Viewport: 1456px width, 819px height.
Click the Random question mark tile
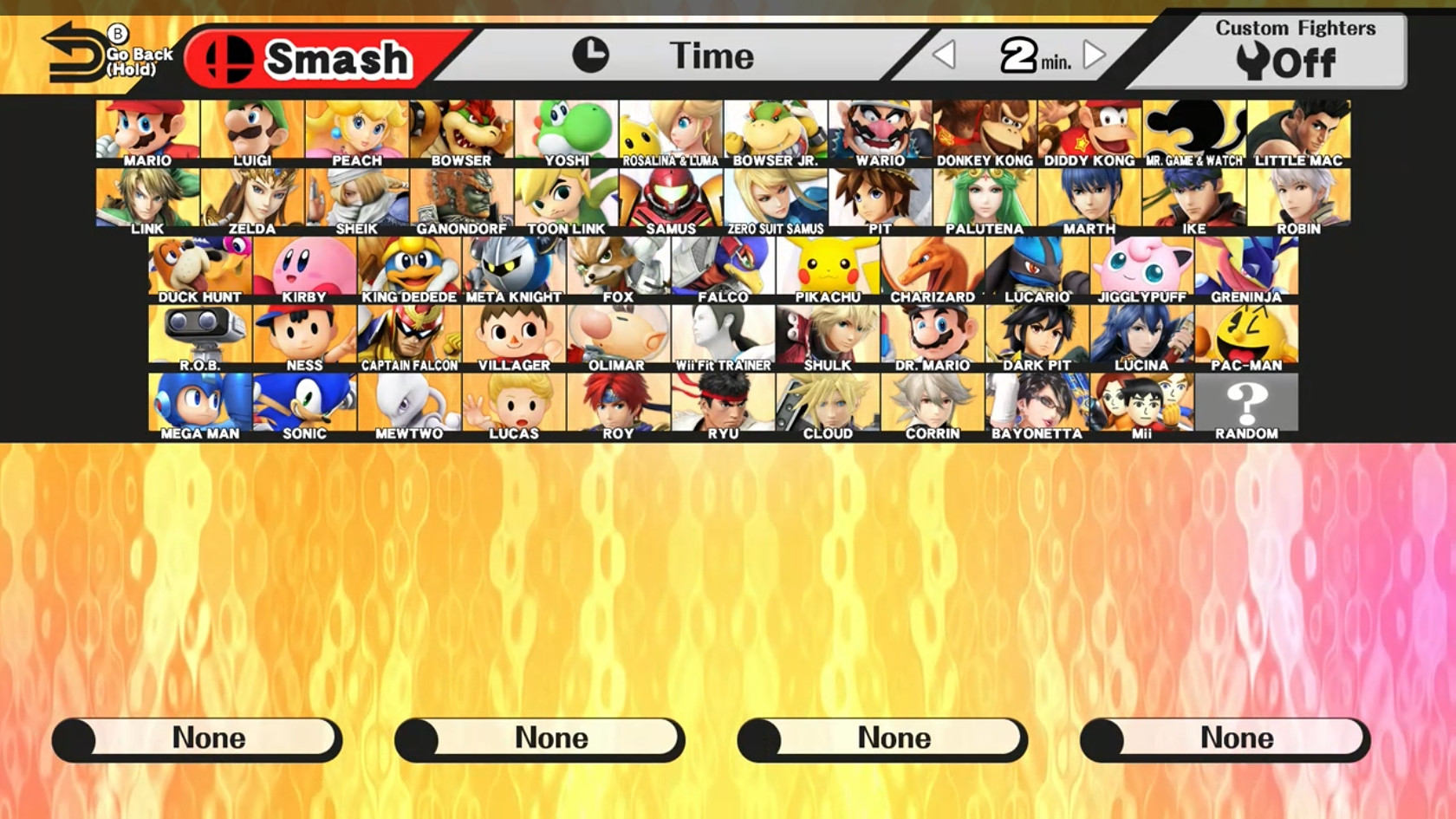click(x=1246, y=401)
